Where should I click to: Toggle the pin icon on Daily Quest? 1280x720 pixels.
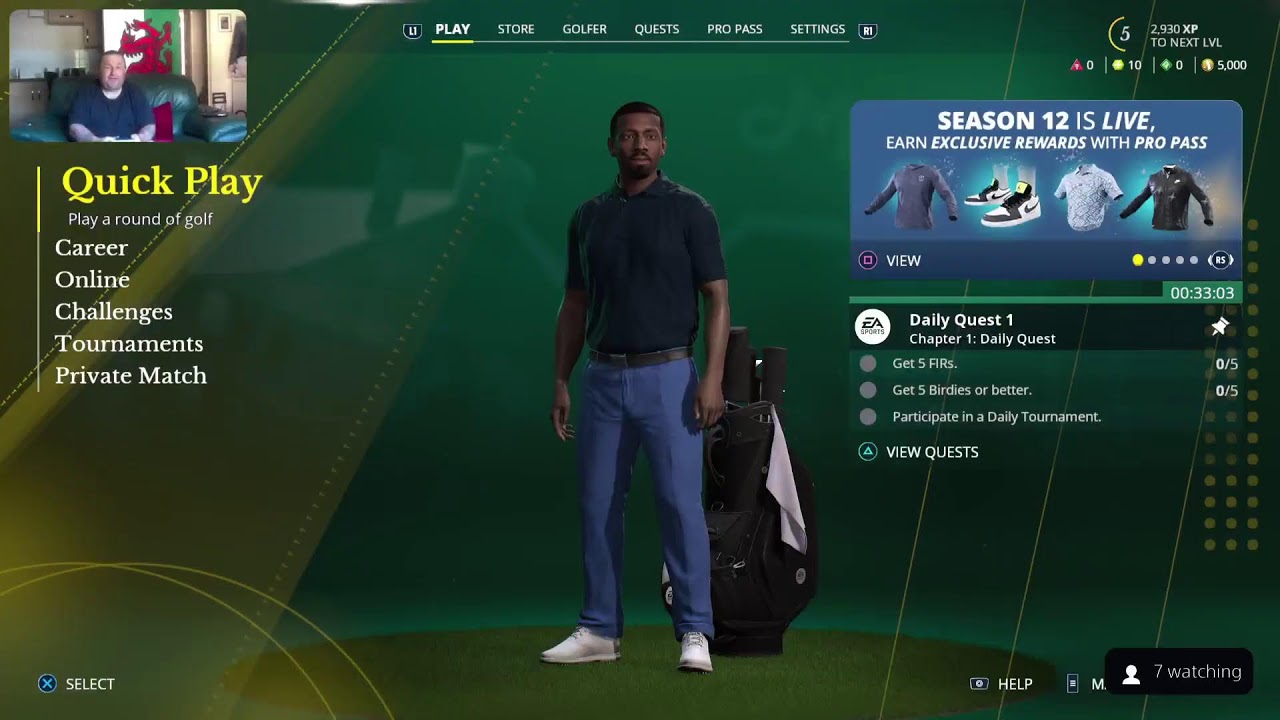pyautogui.click(x=1219, y=327)
